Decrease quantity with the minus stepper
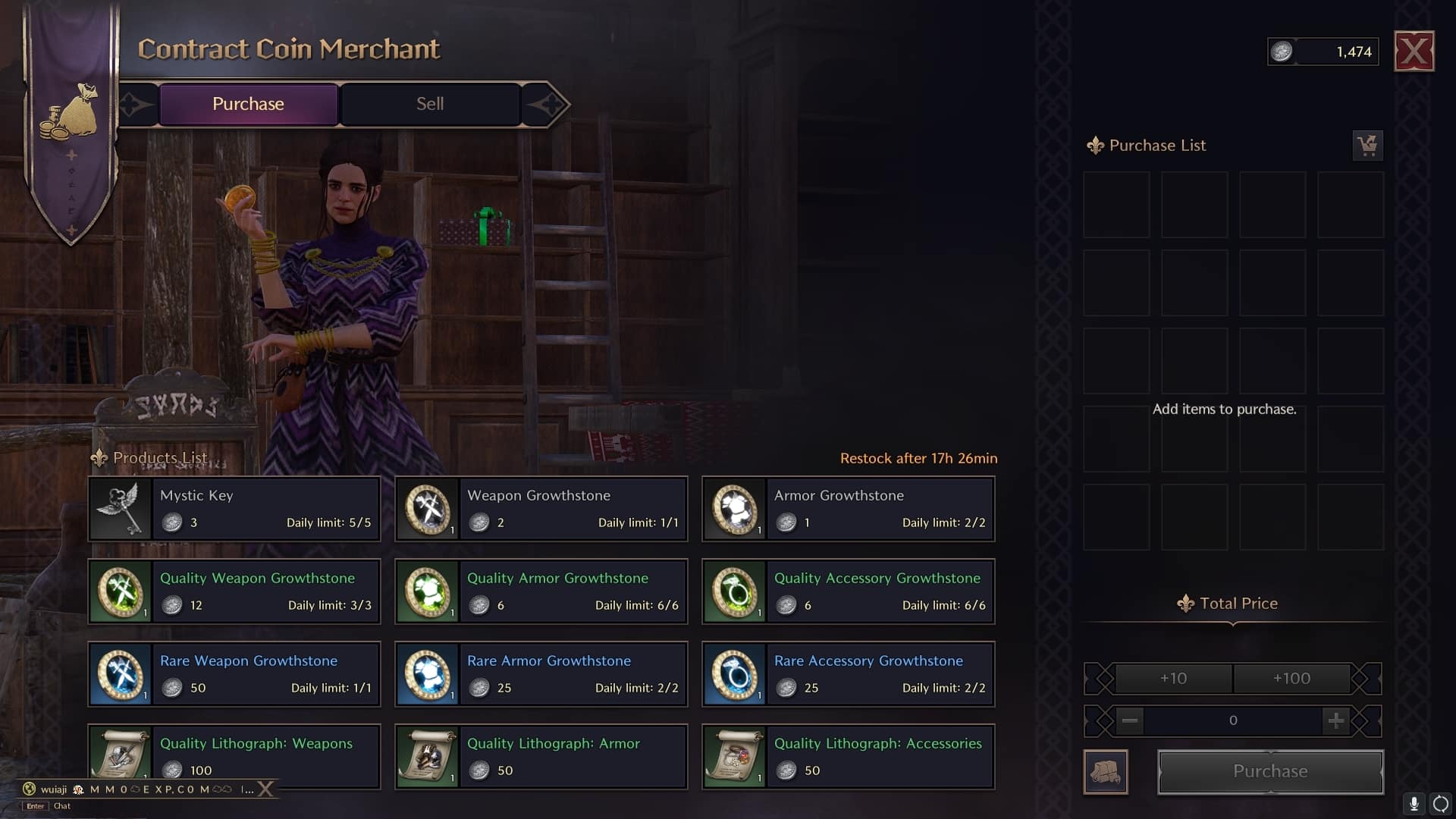This screenshot has width=1456, height=819. pyautogui.click(x=1129, y=720)
